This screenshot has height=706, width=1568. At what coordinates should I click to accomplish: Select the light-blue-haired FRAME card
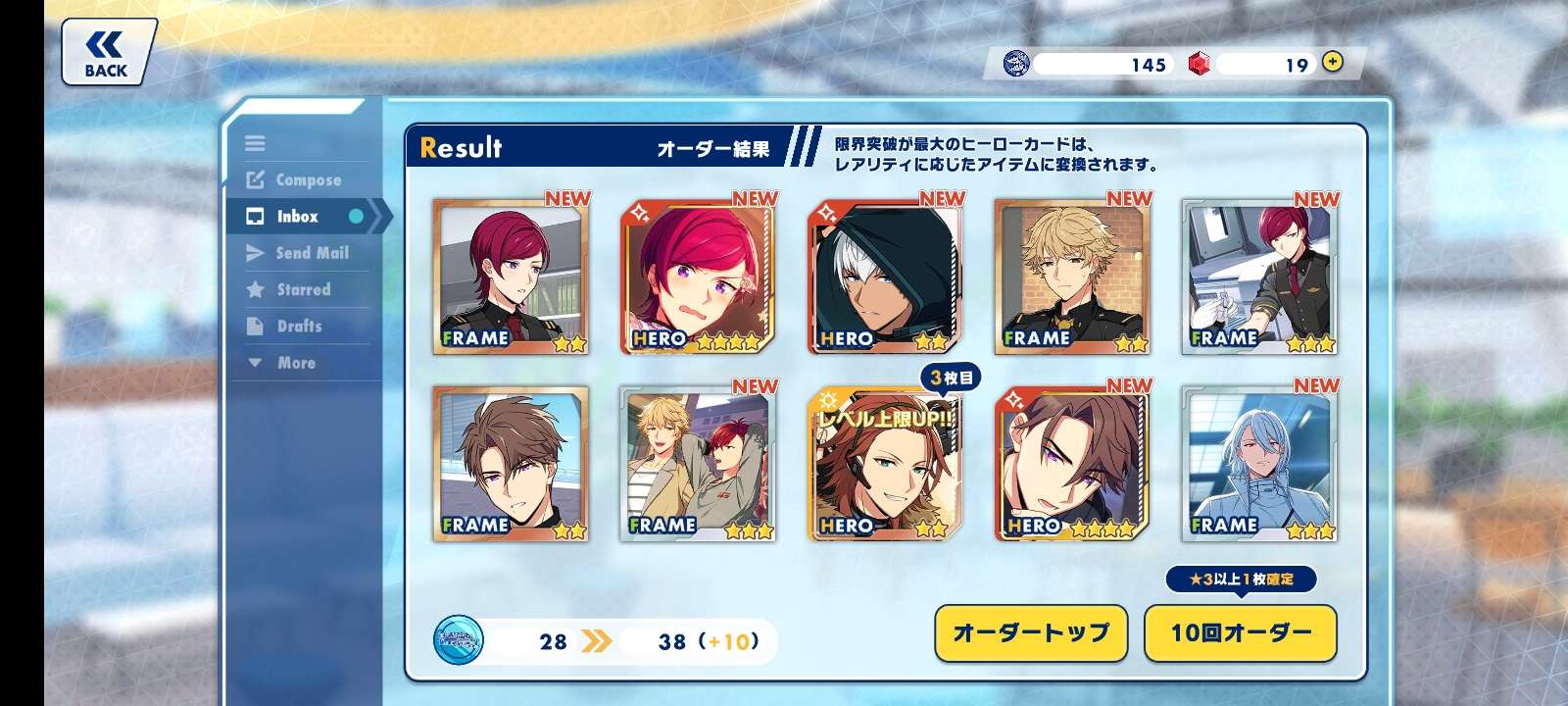coord(1259,464)
